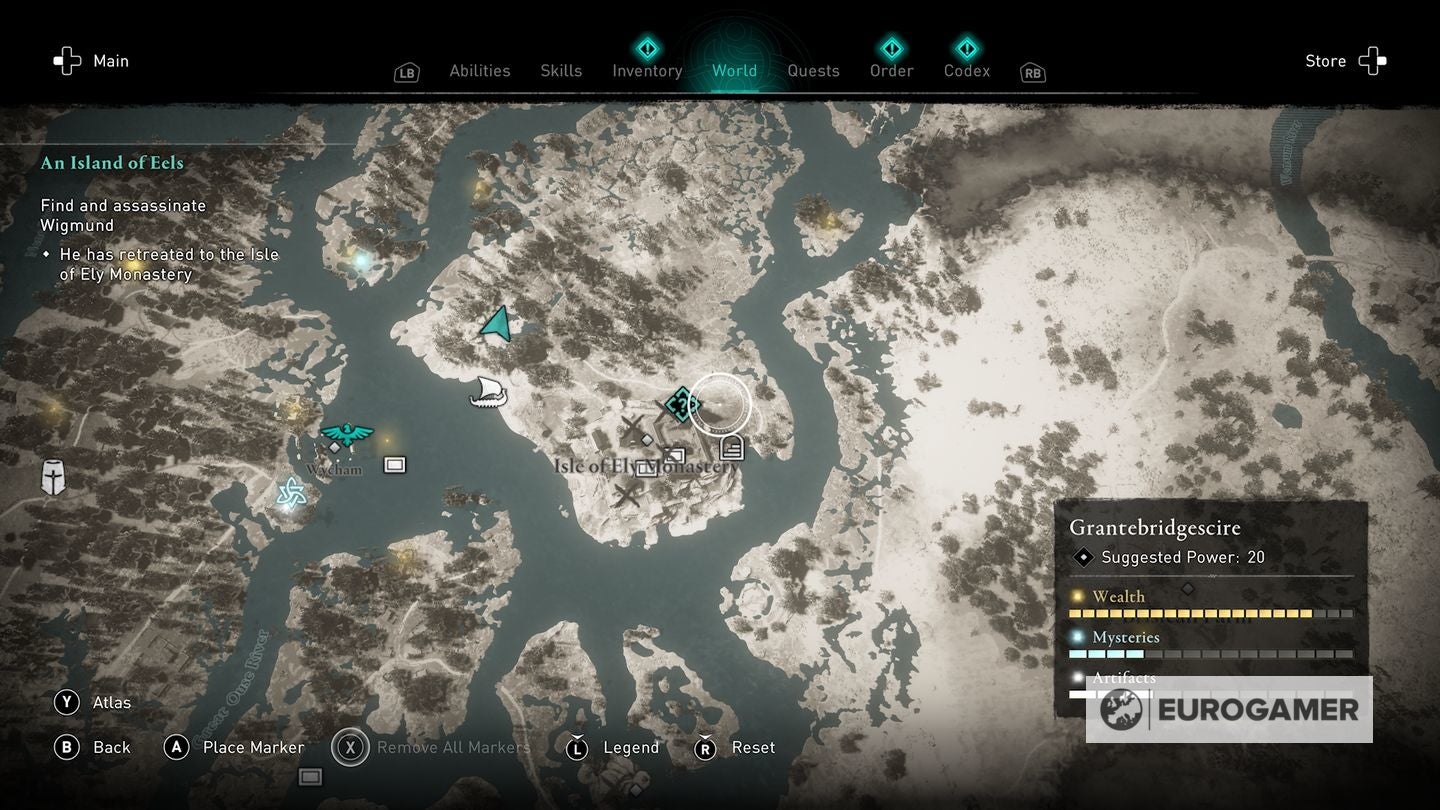Screen dimensions: 1440x810
Task: Choose the helmet gear marker
Action: (x=53, y=477)
